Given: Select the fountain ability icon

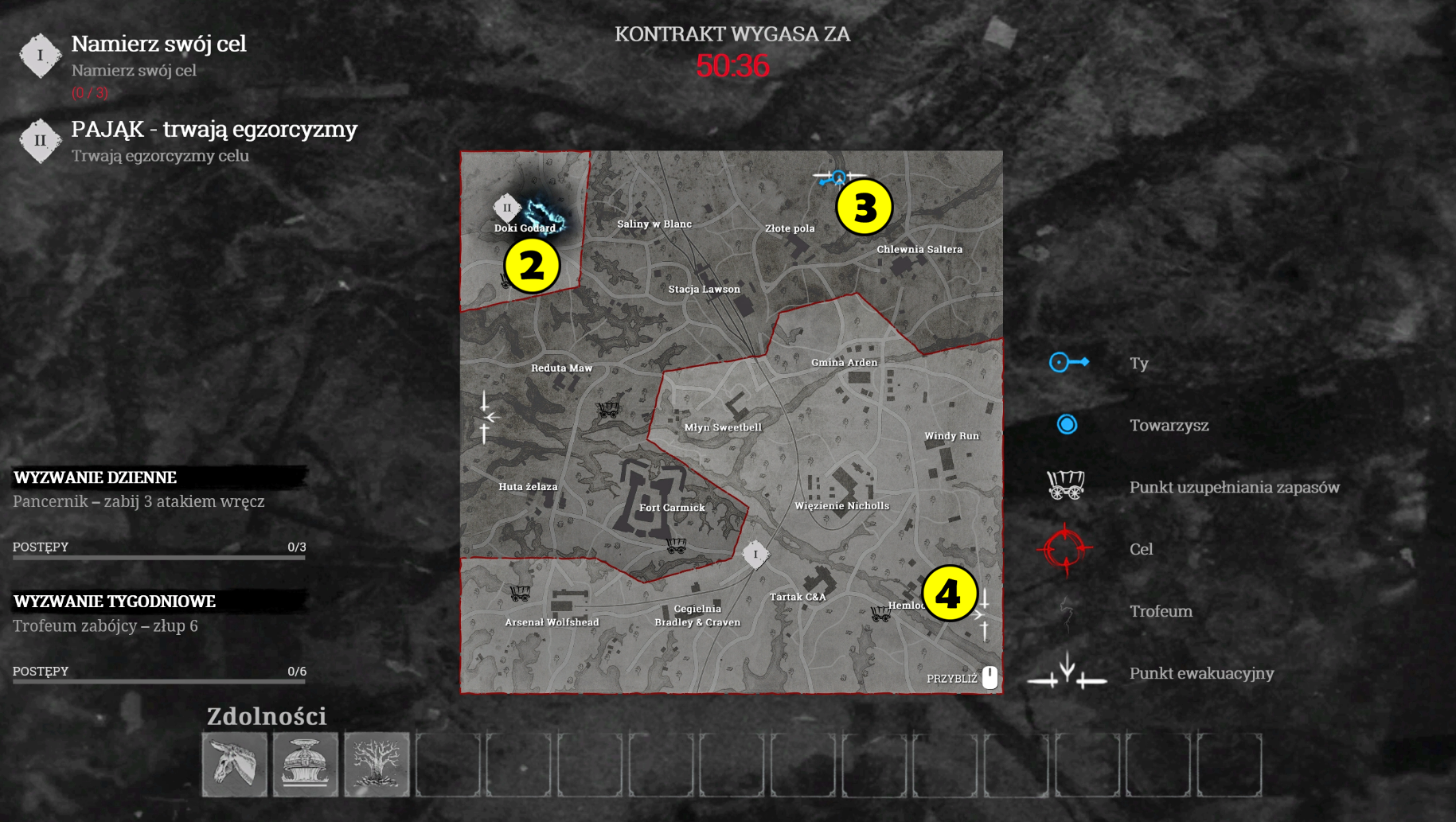Looking at the screenshot, I should [x=305, y=764].
